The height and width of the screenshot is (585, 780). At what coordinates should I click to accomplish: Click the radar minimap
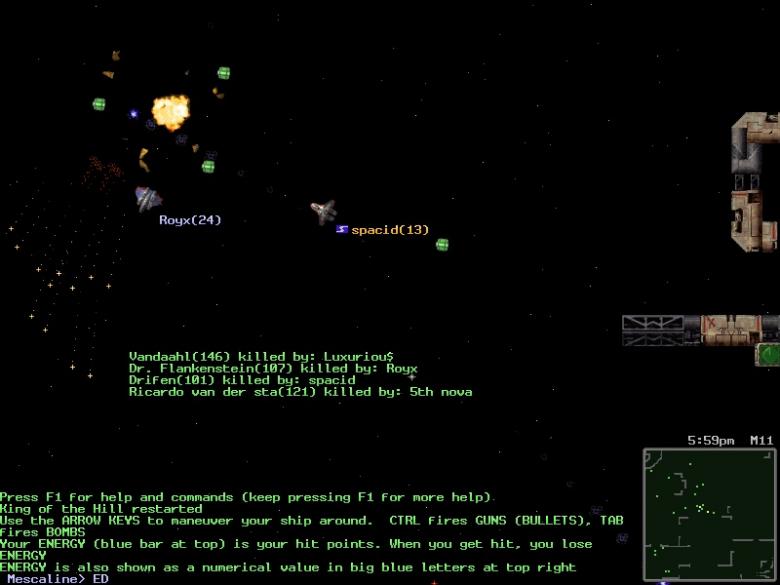pos(709,514)
